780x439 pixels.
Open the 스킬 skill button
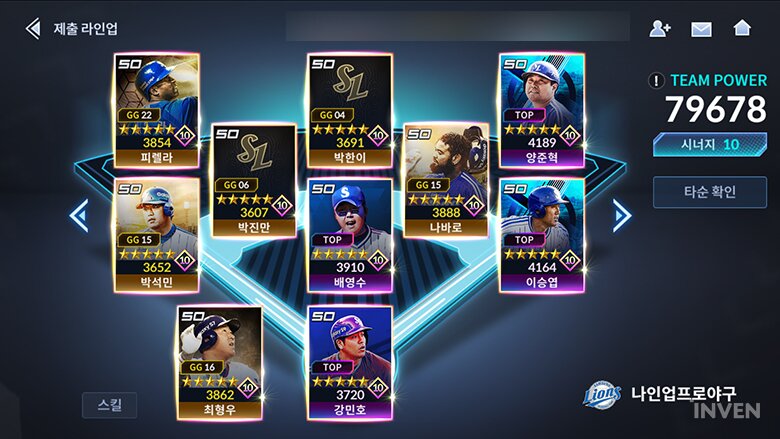tap(109, 405)
